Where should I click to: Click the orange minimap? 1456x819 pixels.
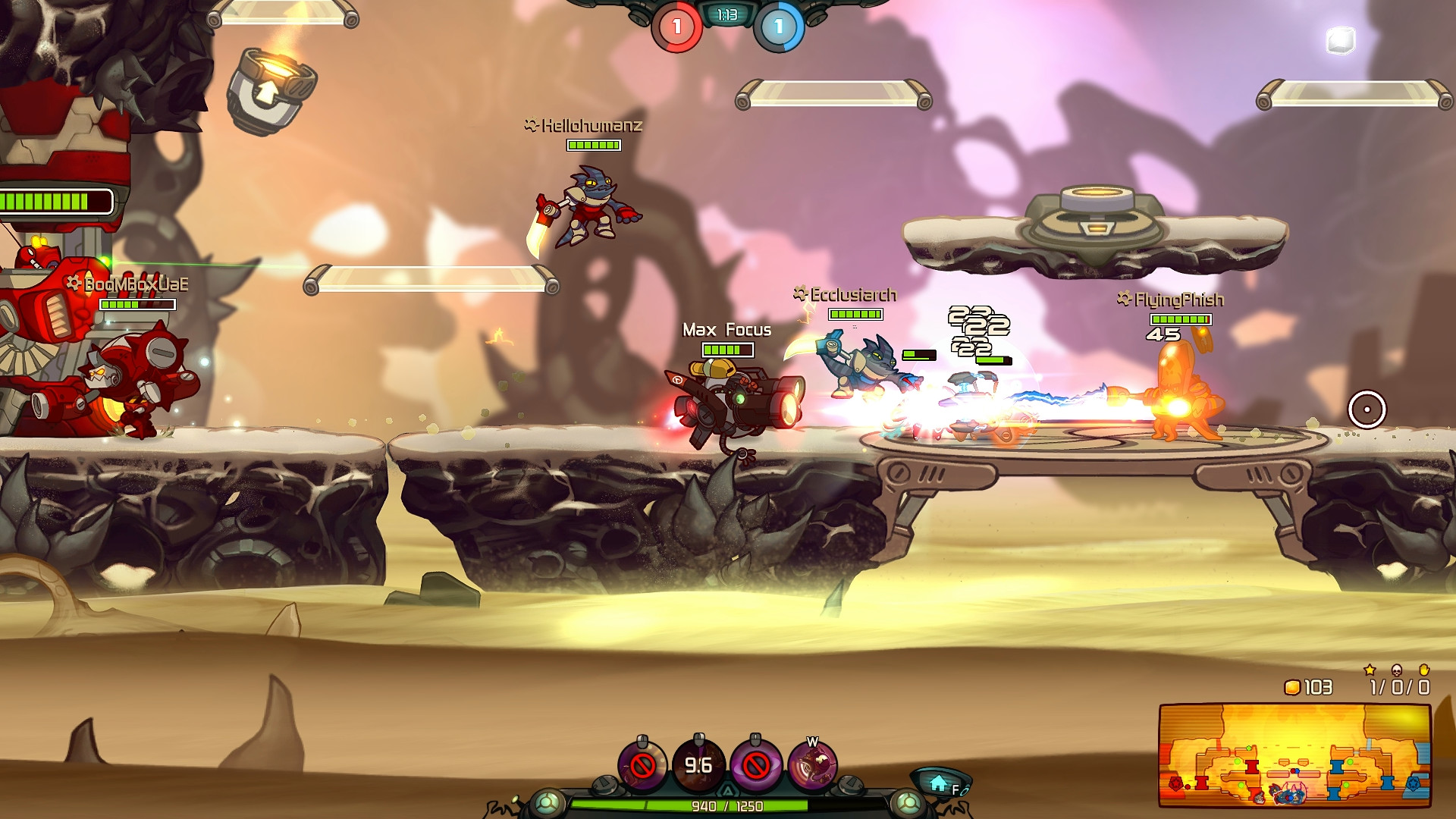[x=1294, y=755]
